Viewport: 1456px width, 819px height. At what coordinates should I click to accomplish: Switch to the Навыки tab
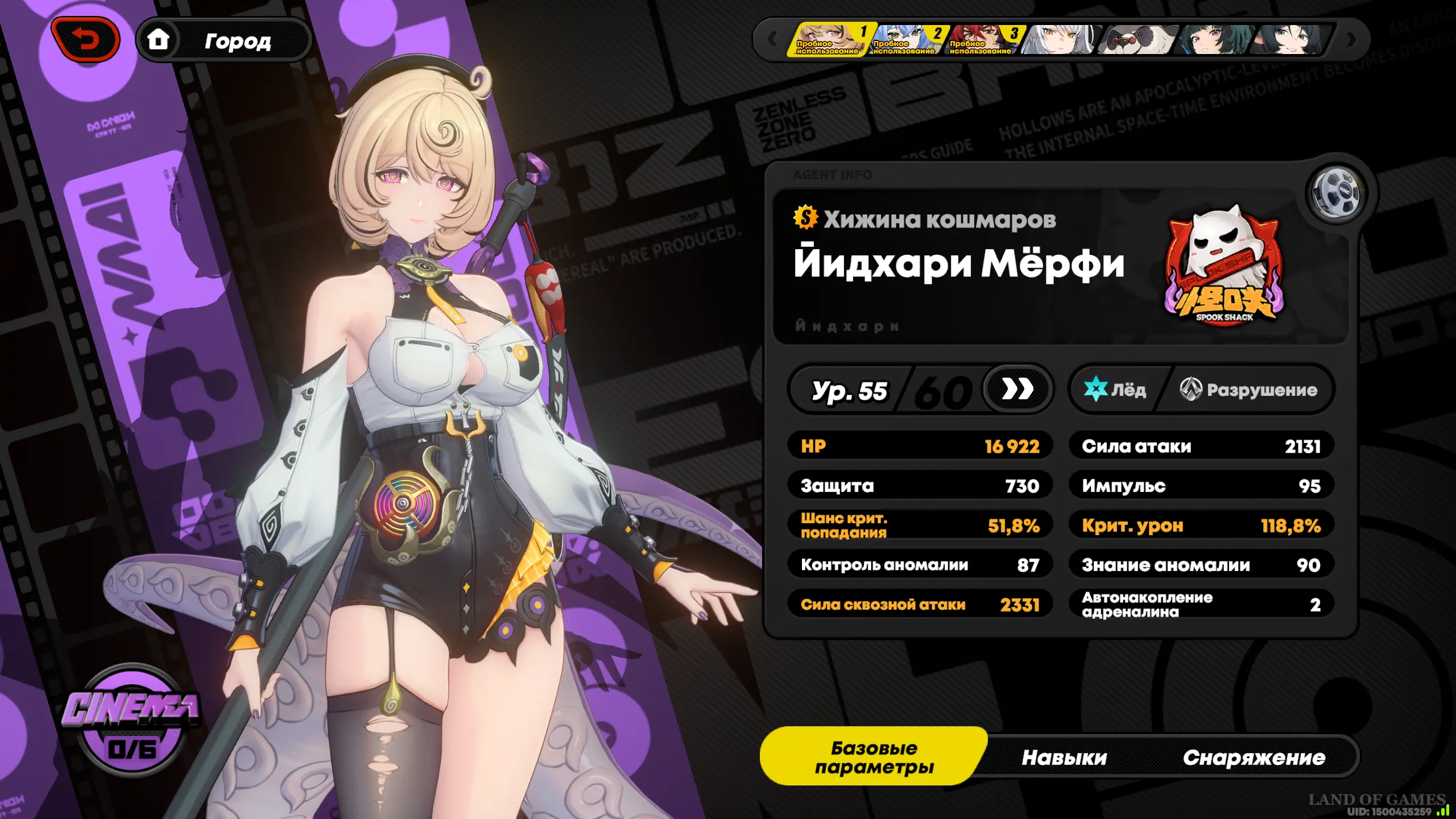1064,758
